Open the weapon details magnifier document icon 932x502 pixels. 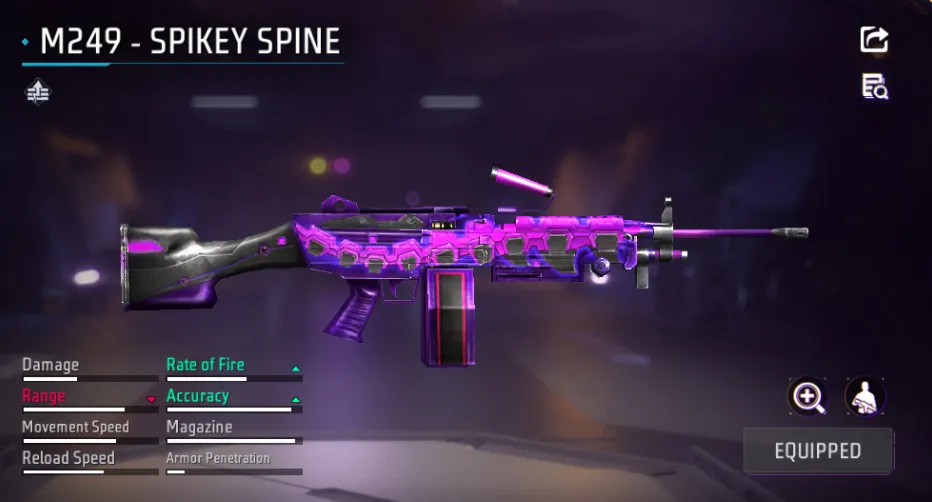(875, 87)
